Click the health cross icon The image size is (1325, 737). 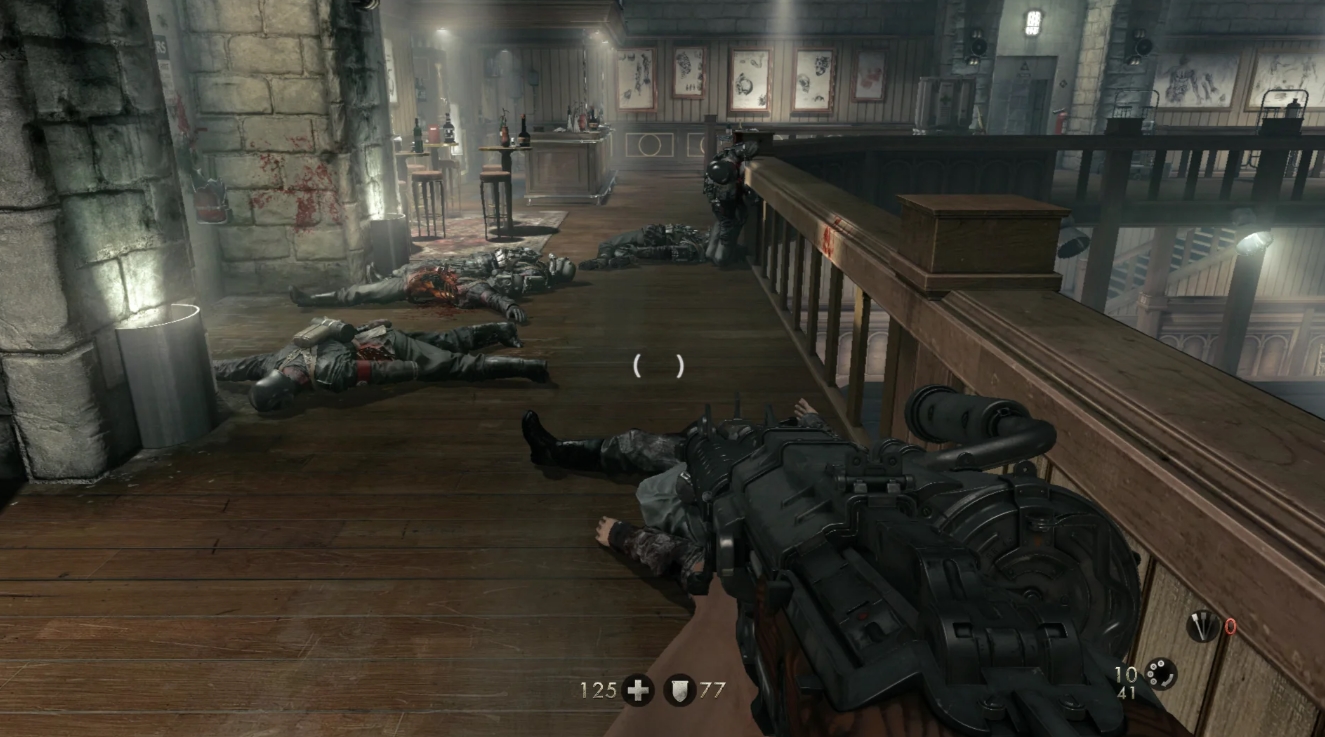pyautogui.click(x=637, y=691)
